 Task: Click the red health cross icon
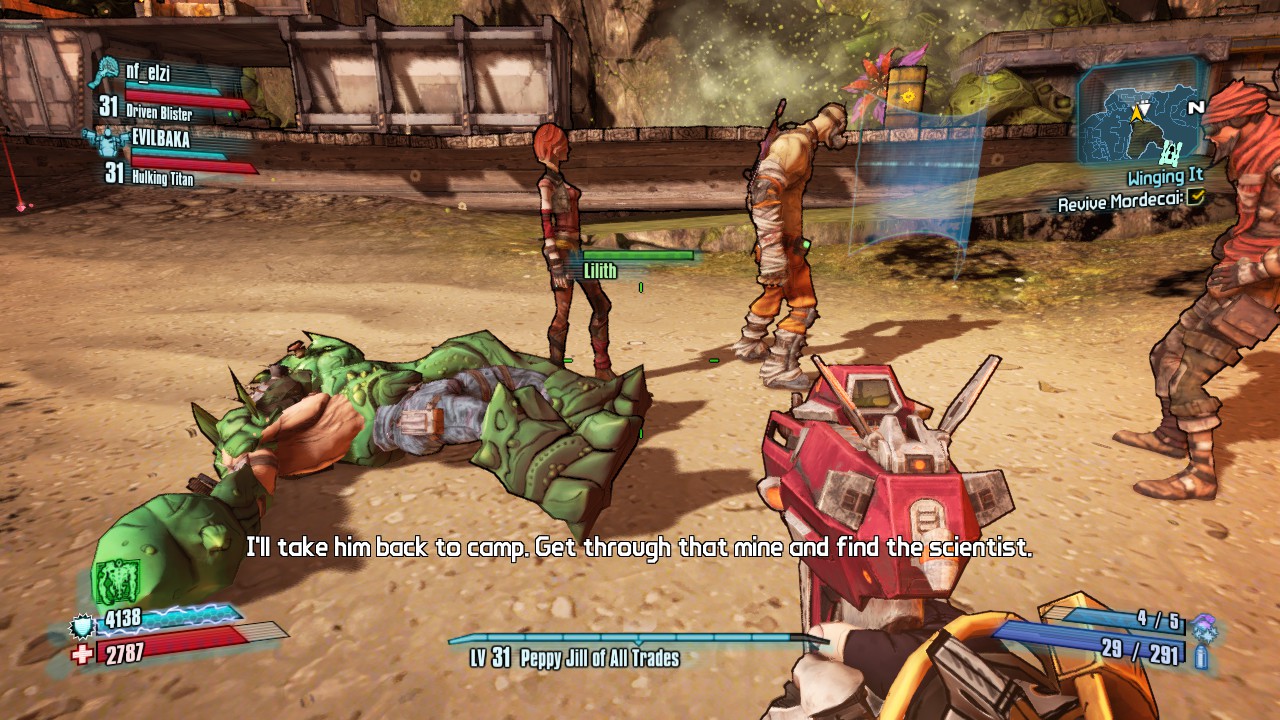[x=82, y=653]
